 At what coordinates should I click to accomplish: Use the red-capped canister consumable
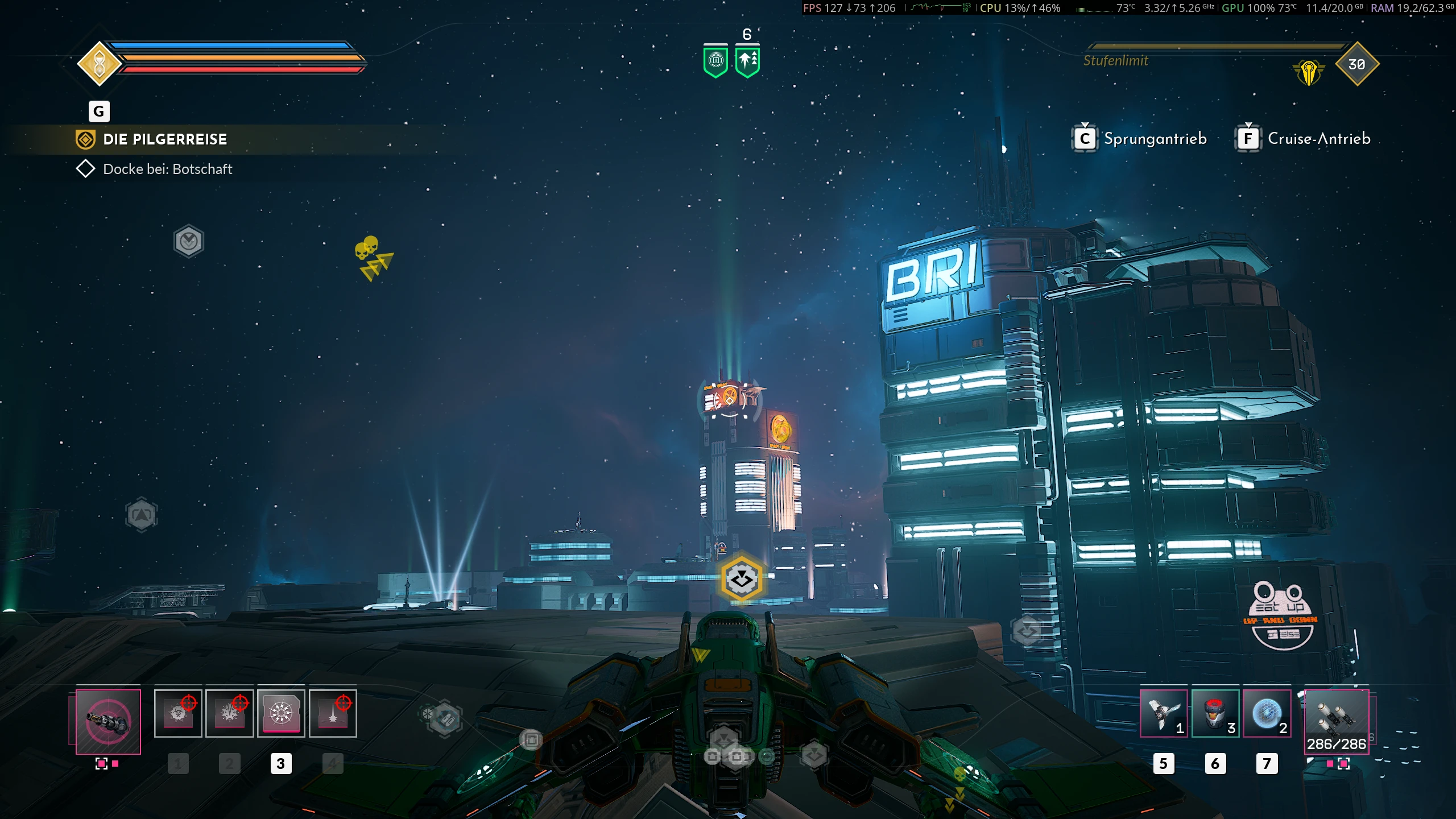point(1215,714)
